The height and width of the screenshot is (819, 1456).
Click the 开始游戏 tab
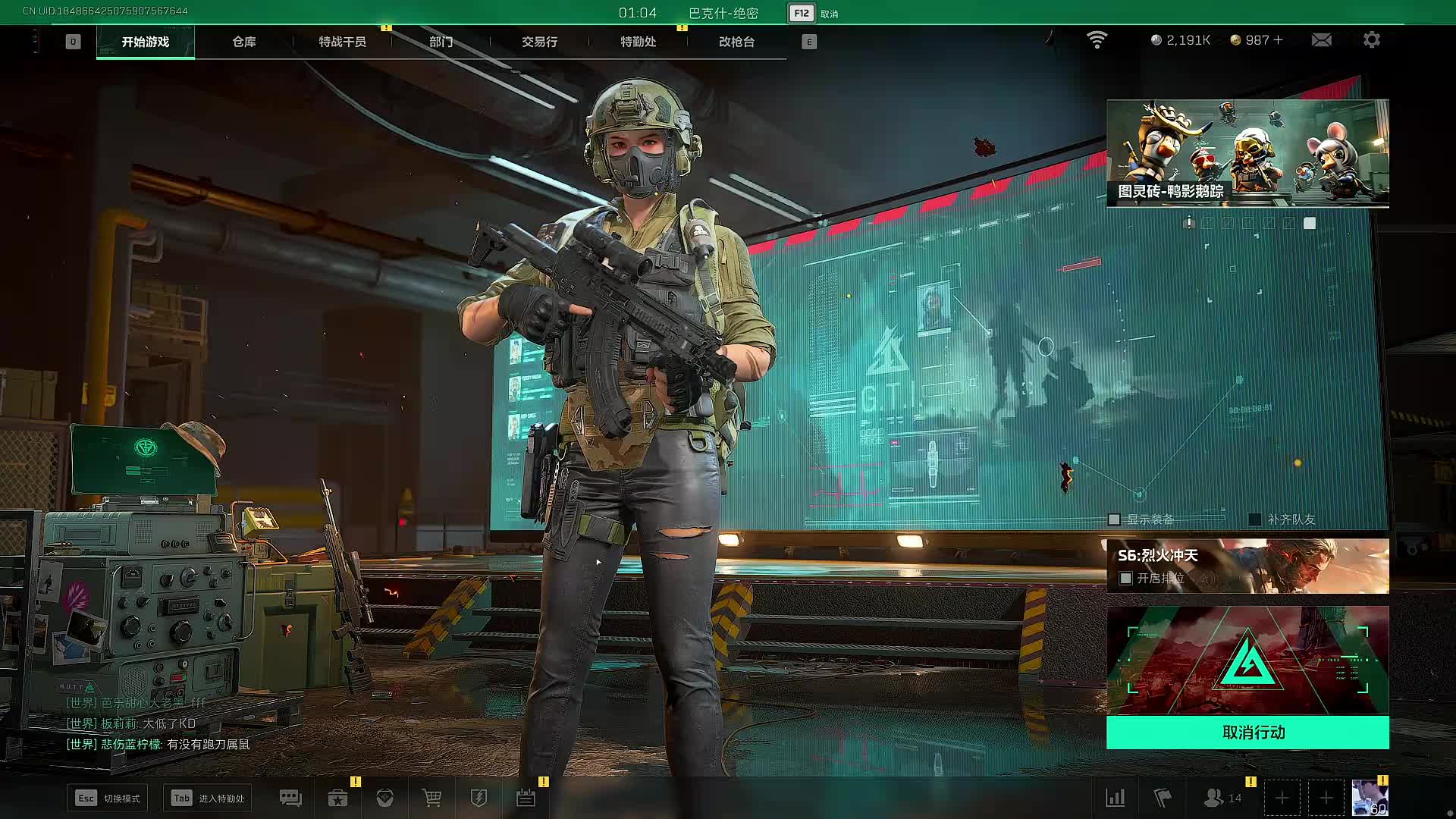(x=146, y=42)
